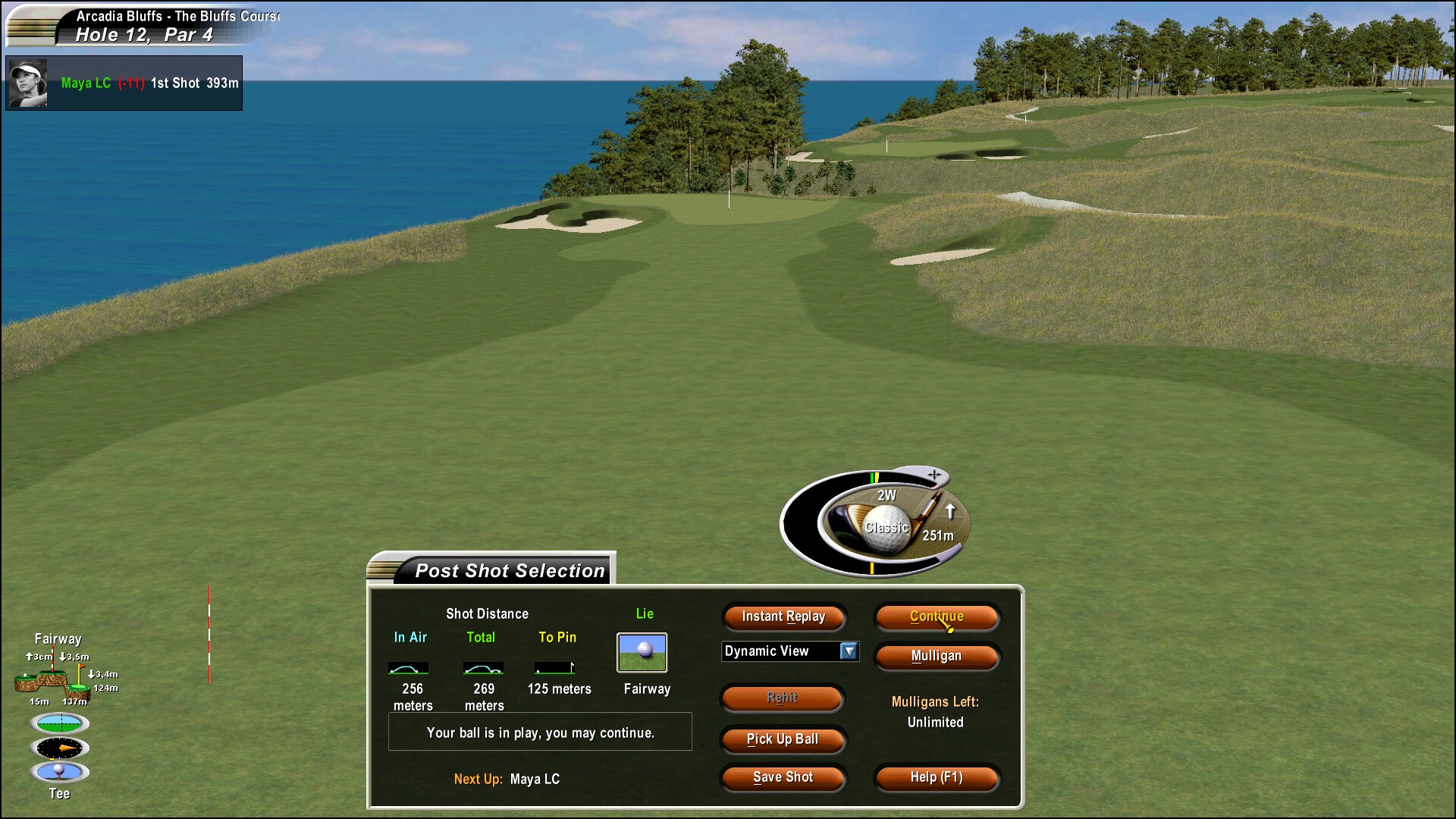Click the four-arrow move handle on swing meter
1456x819 pixels.
coord(934,475)
